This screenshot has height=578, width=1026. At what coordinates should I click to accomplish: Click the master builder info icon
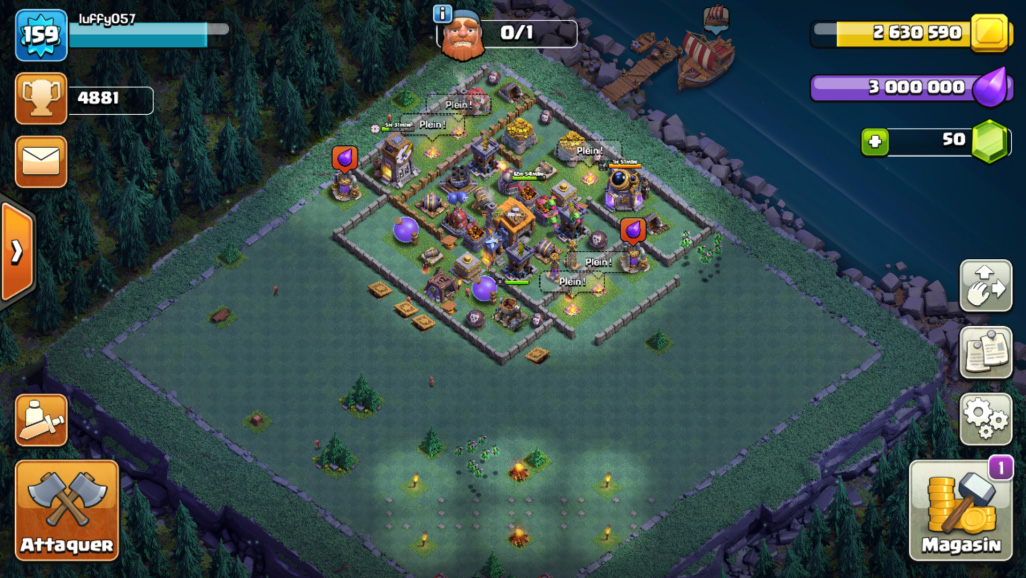[x=442, y=13]
